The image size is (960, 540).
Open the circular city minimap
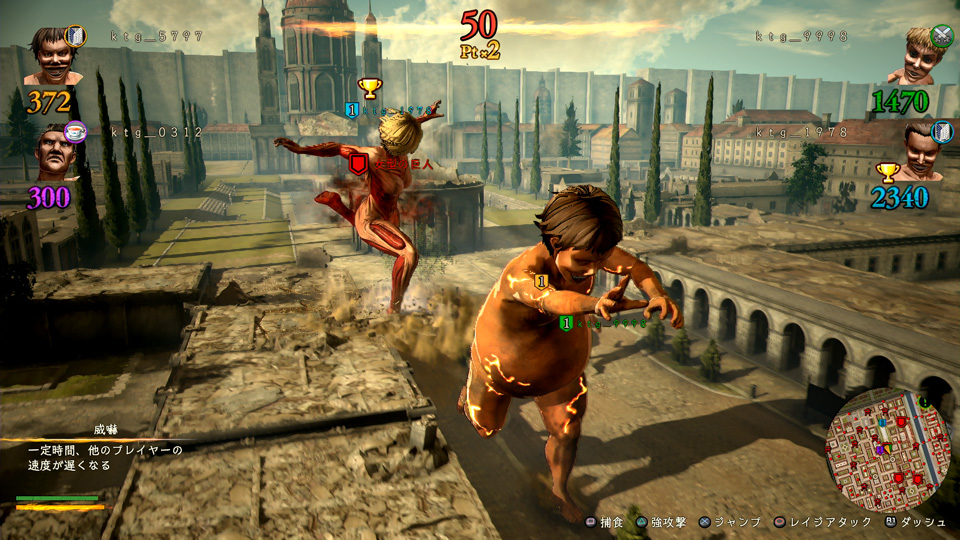885,449
